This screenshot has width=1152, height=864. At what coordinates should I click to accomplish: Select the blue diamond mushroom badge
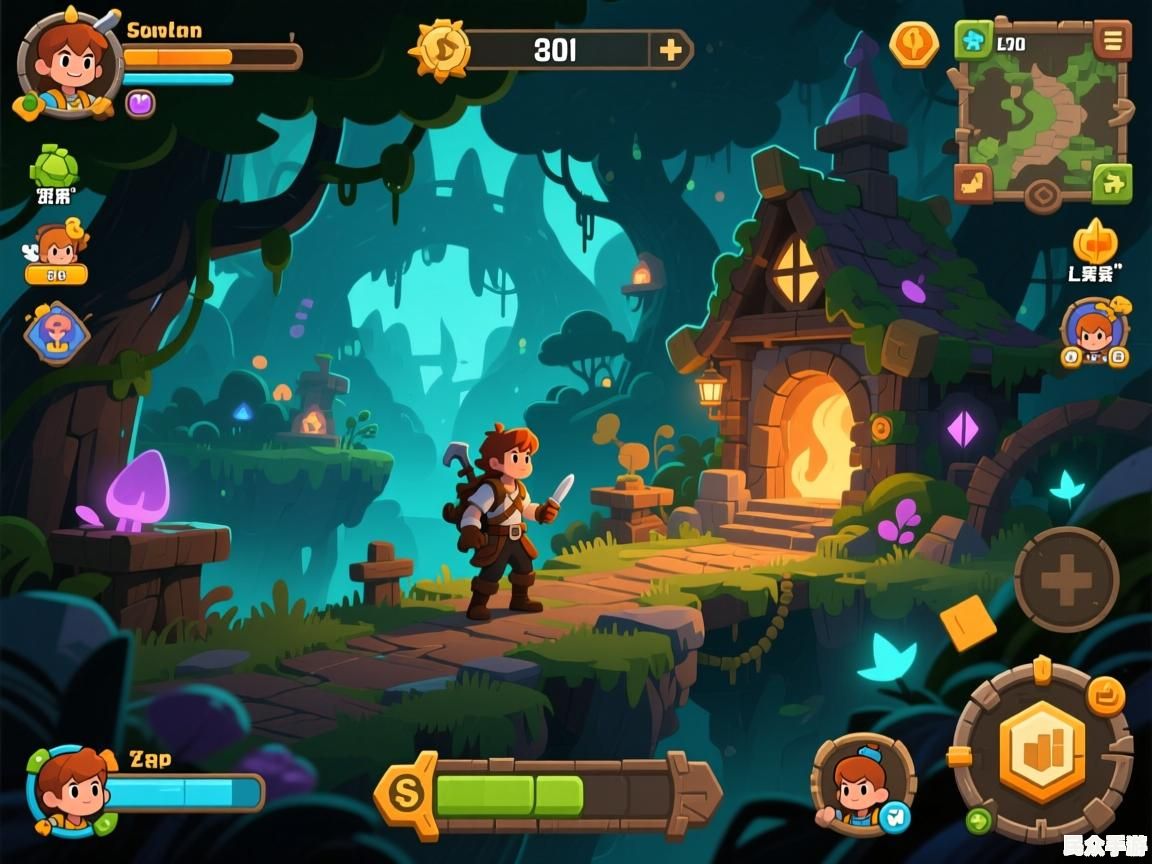pyautogui.click(x=57, y=333)
